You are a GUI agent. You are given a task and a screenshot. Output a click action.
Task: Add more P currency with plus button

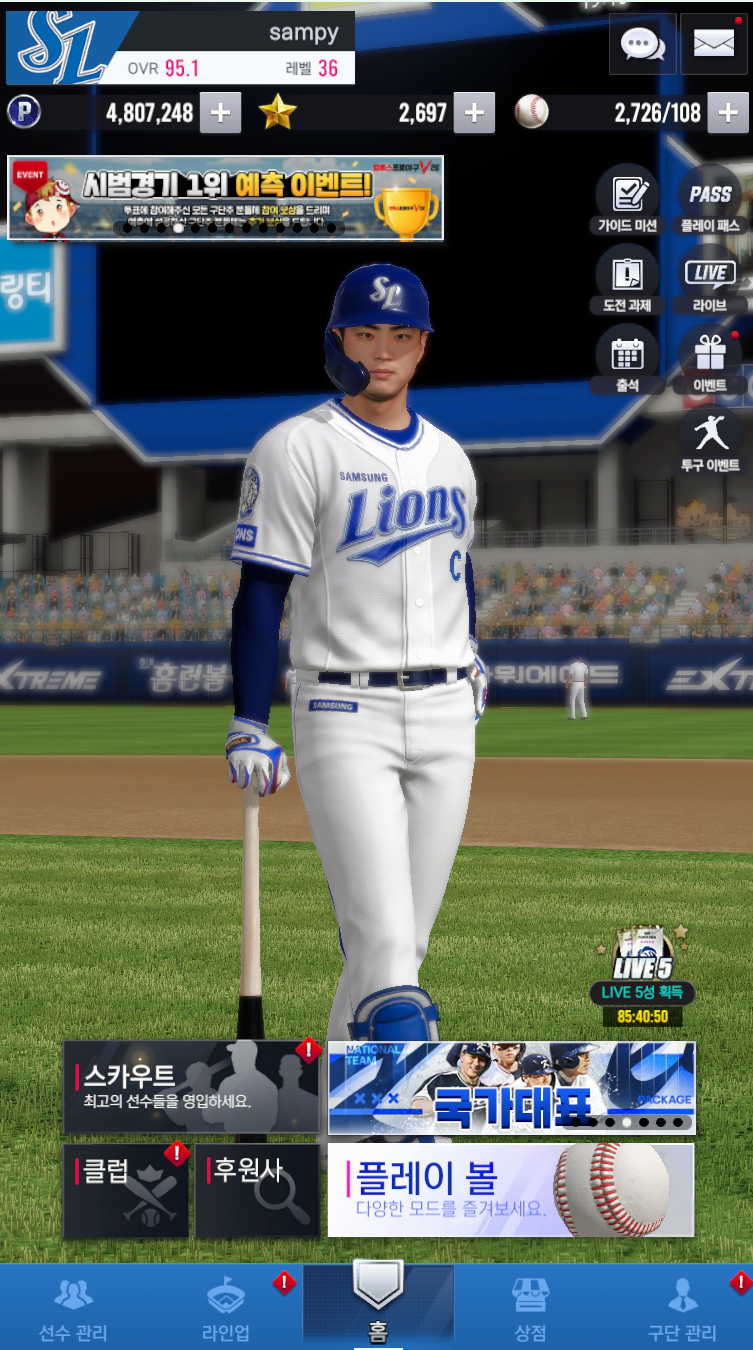coord(220,113)
